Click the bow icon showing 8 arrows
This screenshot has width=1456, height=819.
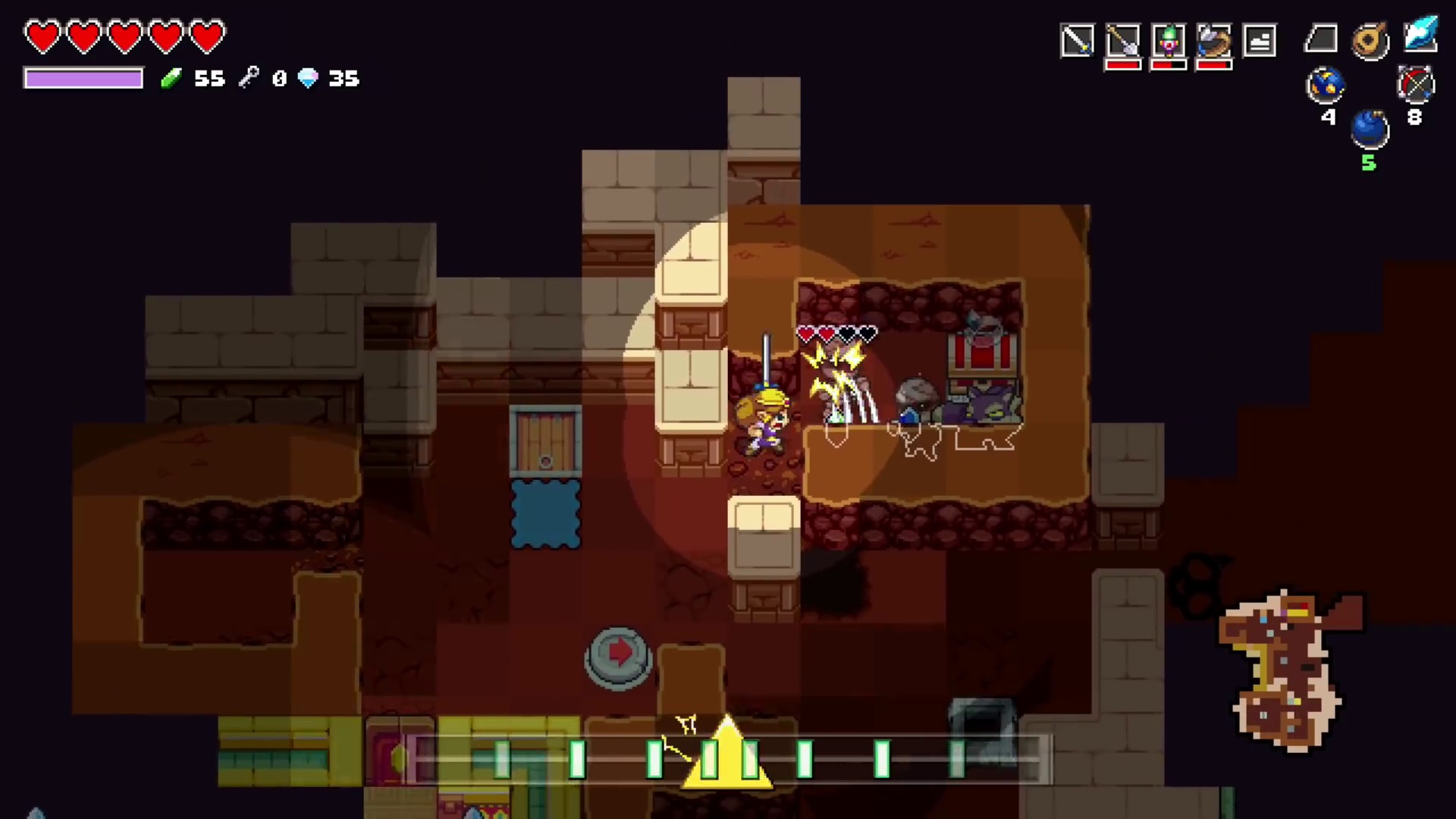pyautogui.click(x=1417, y=84)
